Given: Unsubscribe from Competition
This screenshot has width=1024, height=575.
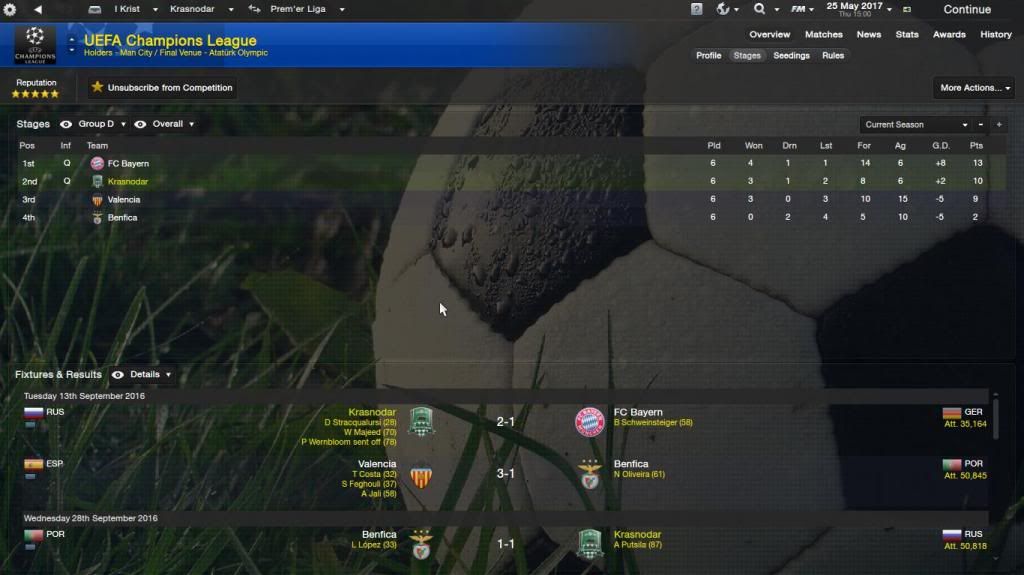Looking at the screenshot, I should (162, 88).
